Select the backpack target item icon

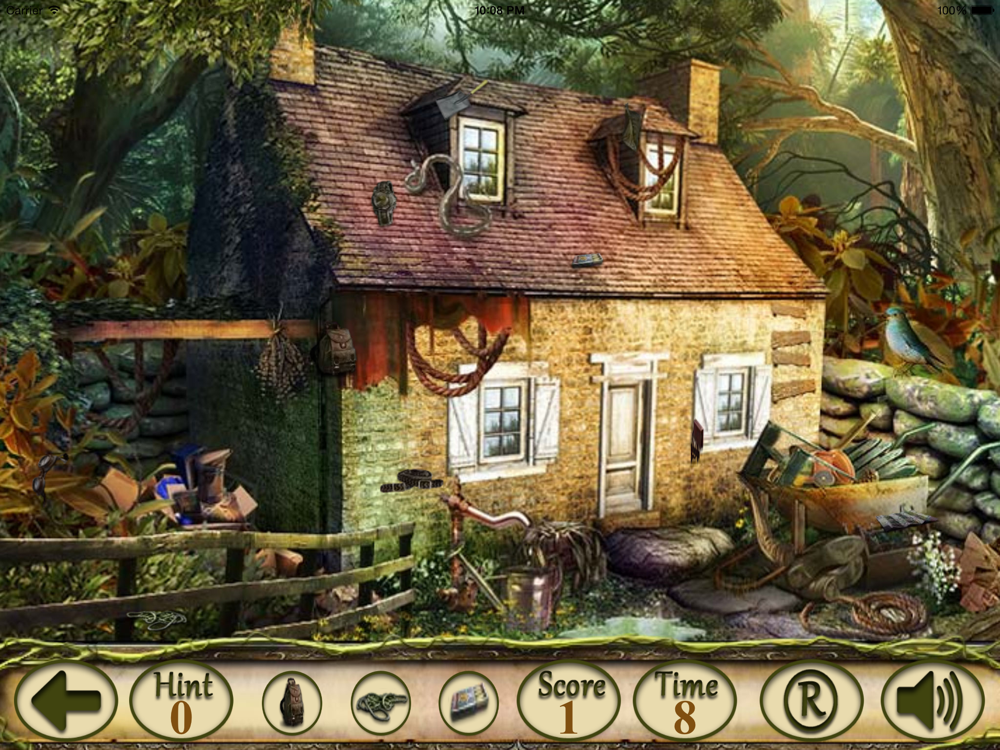[292, 702]
